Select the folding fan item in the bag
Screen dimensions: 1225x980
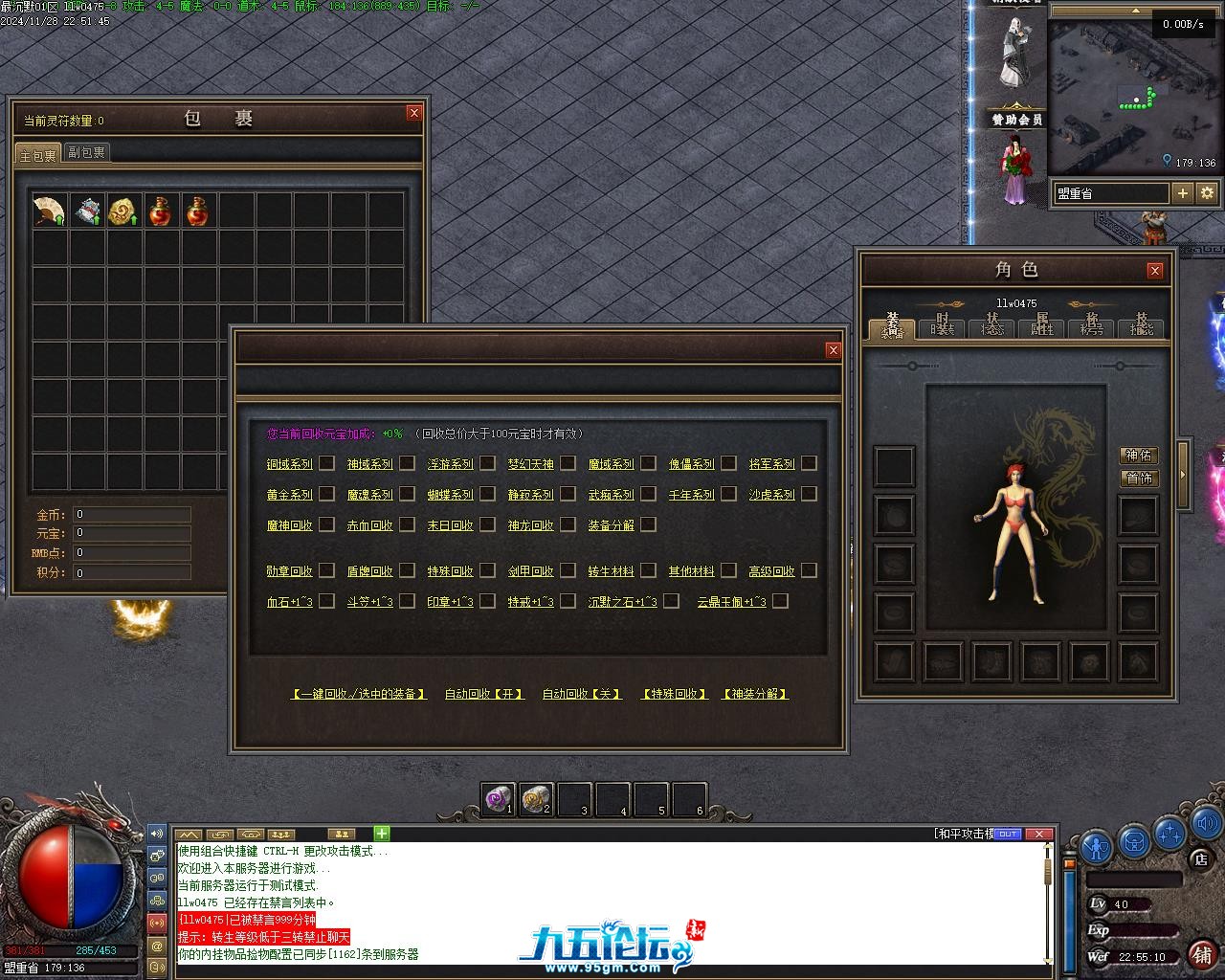pos(49,211)
